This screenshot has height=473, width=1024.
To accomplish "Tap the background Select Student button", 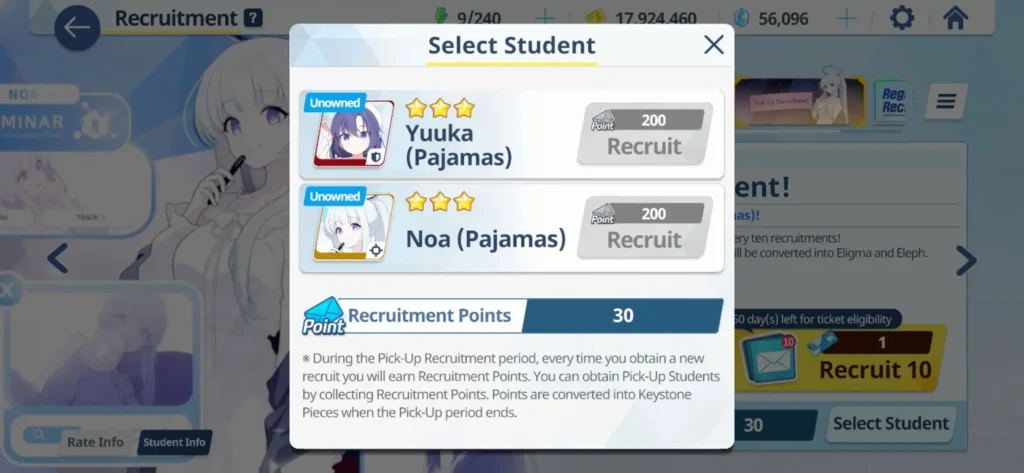I will (x=891, y=424).
